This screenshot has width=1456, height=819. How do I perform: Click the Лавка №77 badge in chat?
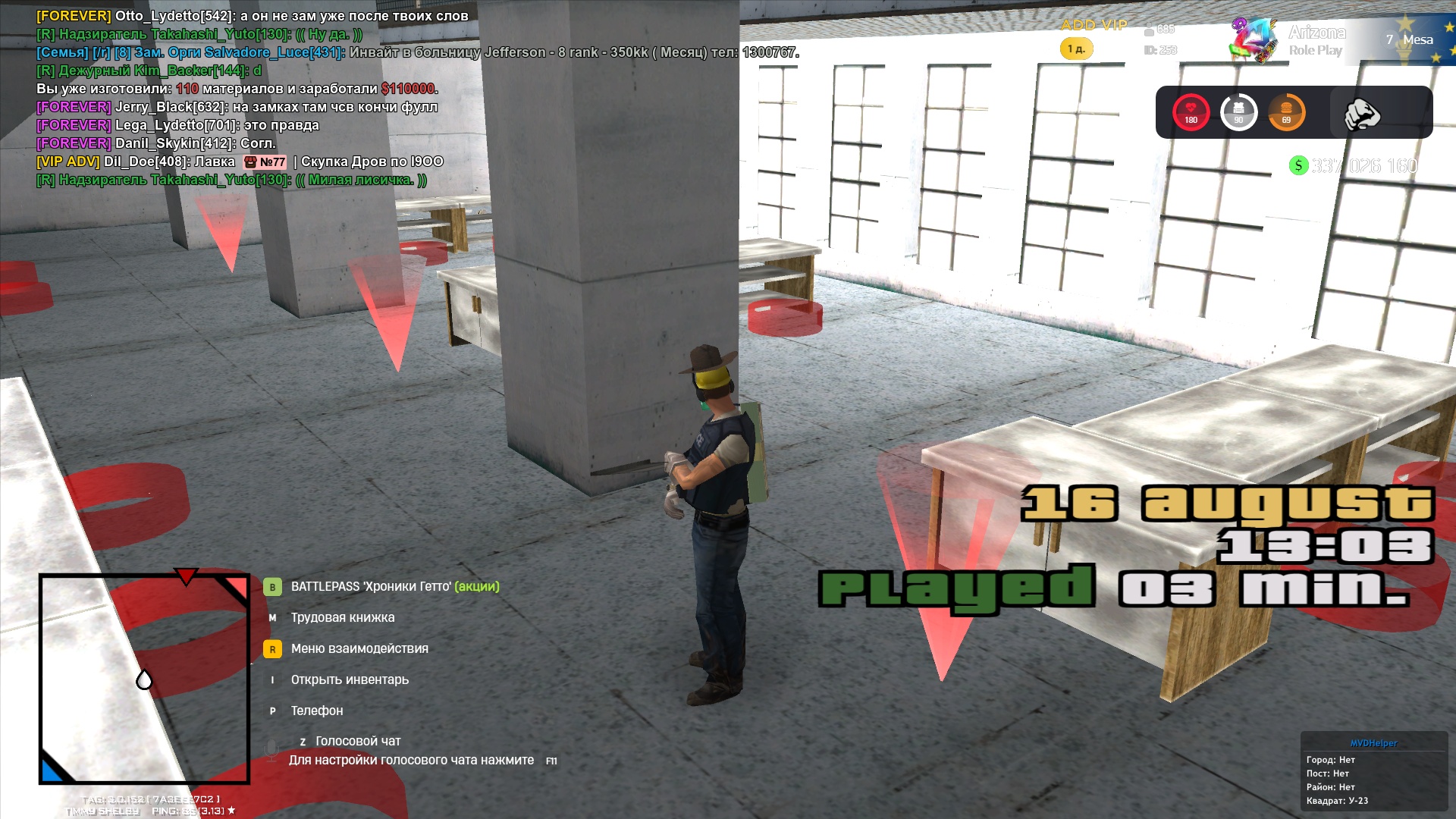tap(265, 162)
